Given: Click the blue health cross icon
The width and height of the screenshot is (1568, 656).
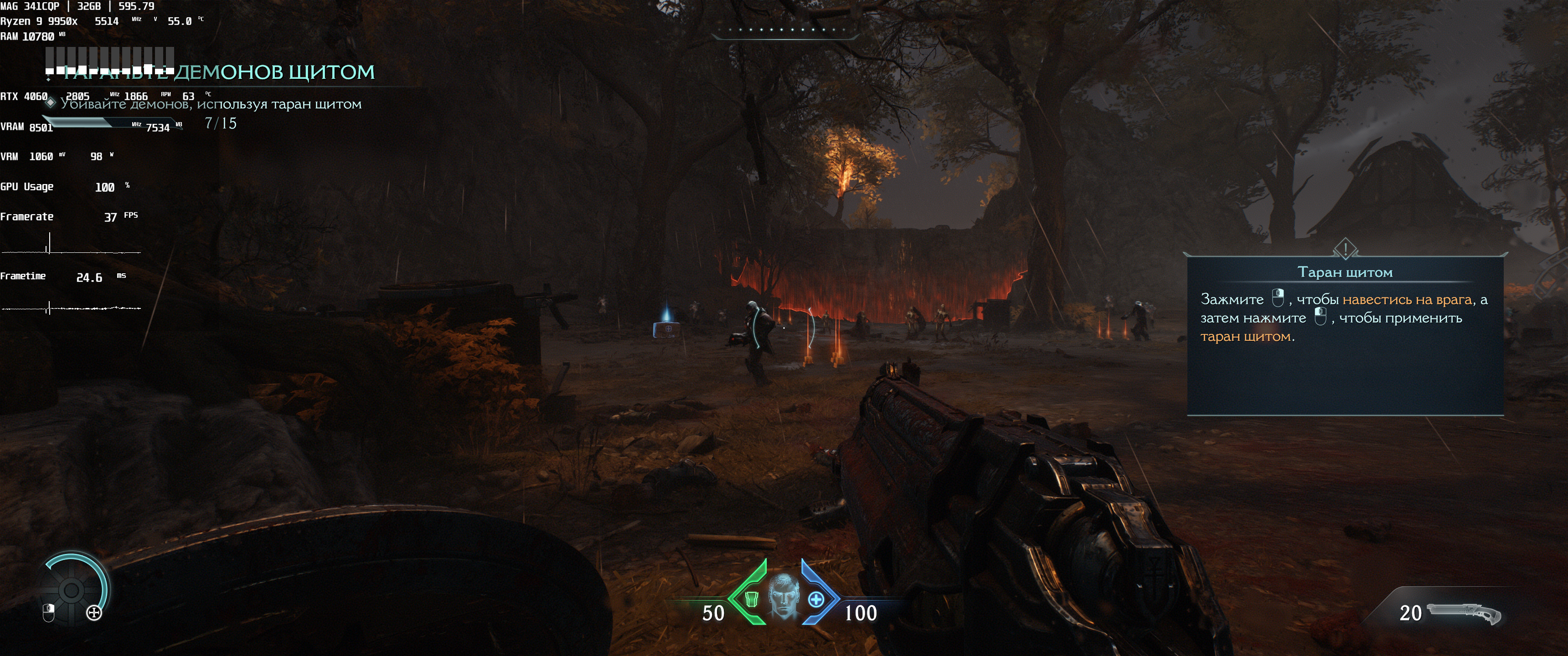Looking at the screenshot, I should tap(815, 600).
